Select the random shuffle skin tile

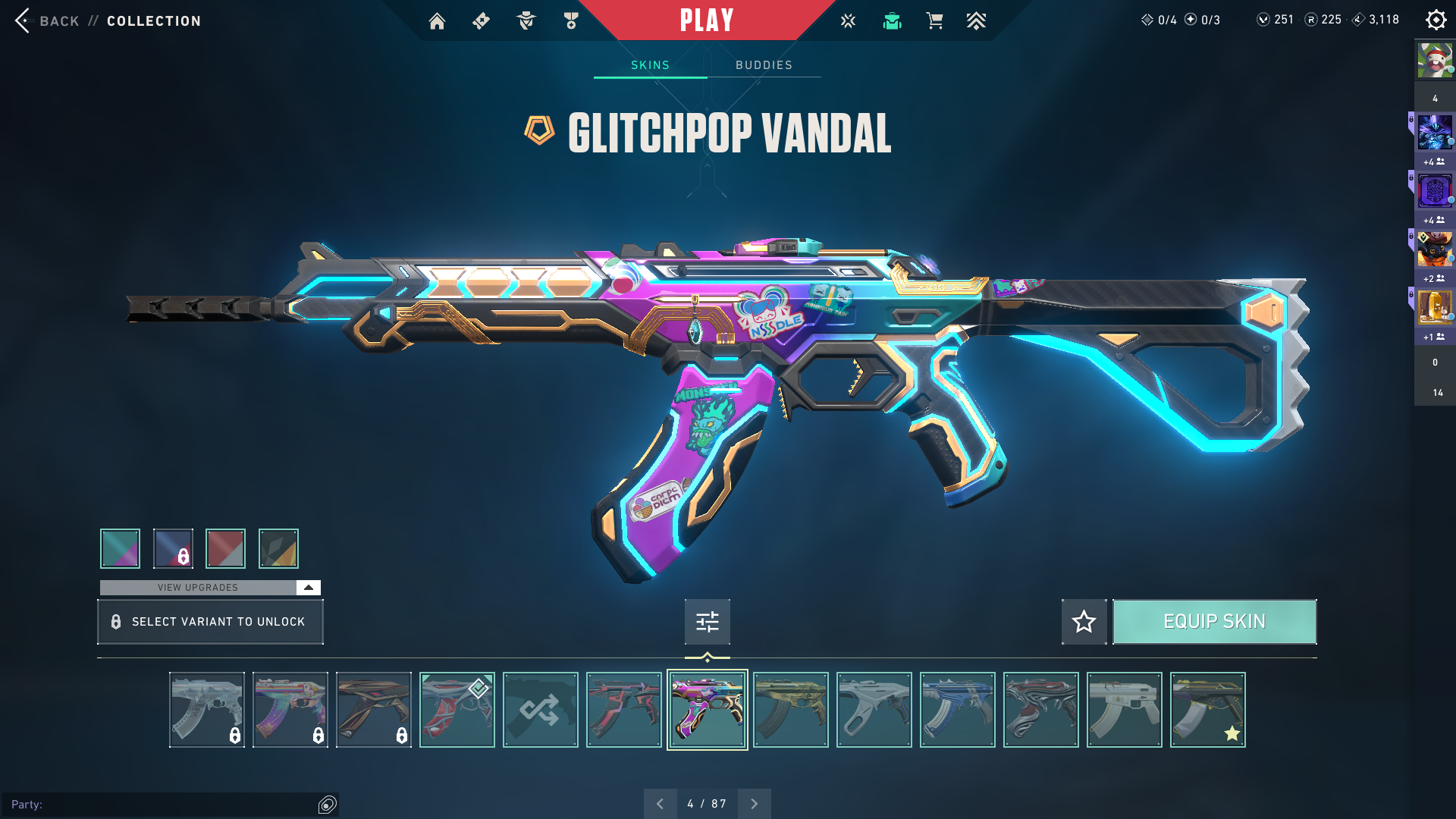tap(540, 710)
